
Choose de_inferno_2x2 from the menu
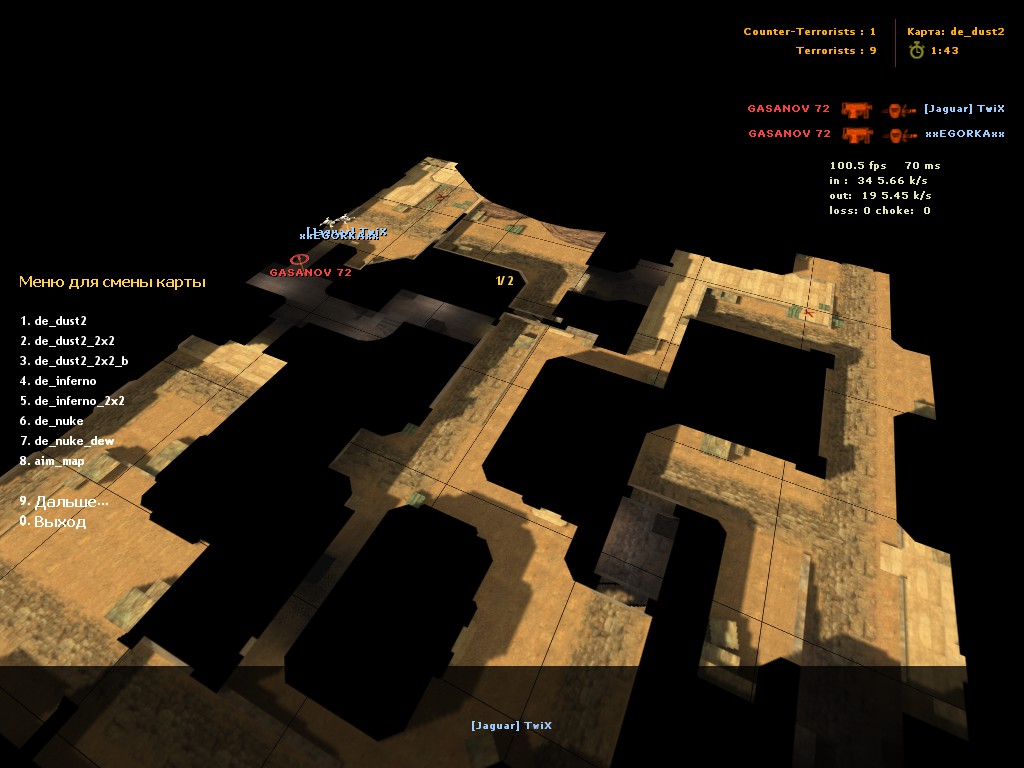[x=79, y=401]
